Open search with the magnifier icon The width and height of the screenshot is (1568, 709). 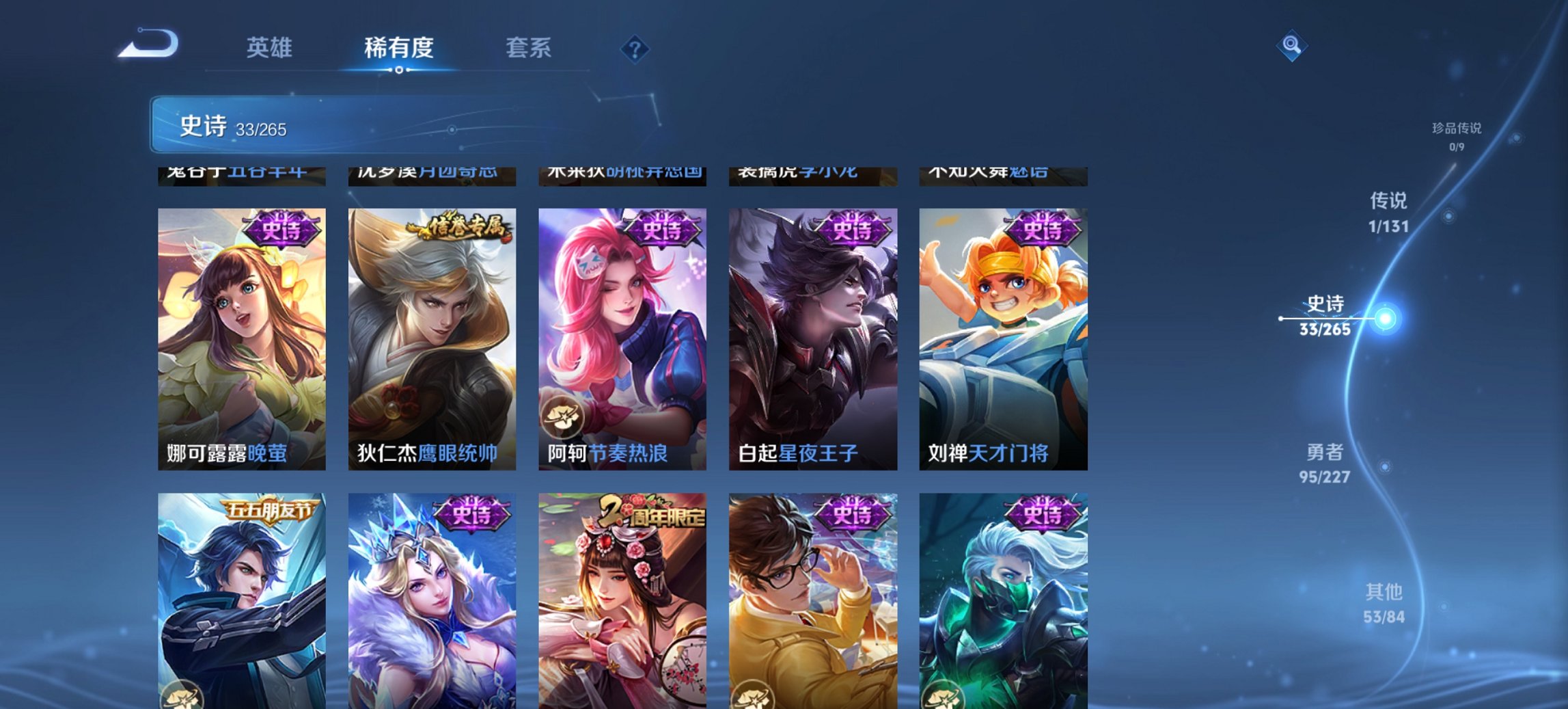[1290, 47]
